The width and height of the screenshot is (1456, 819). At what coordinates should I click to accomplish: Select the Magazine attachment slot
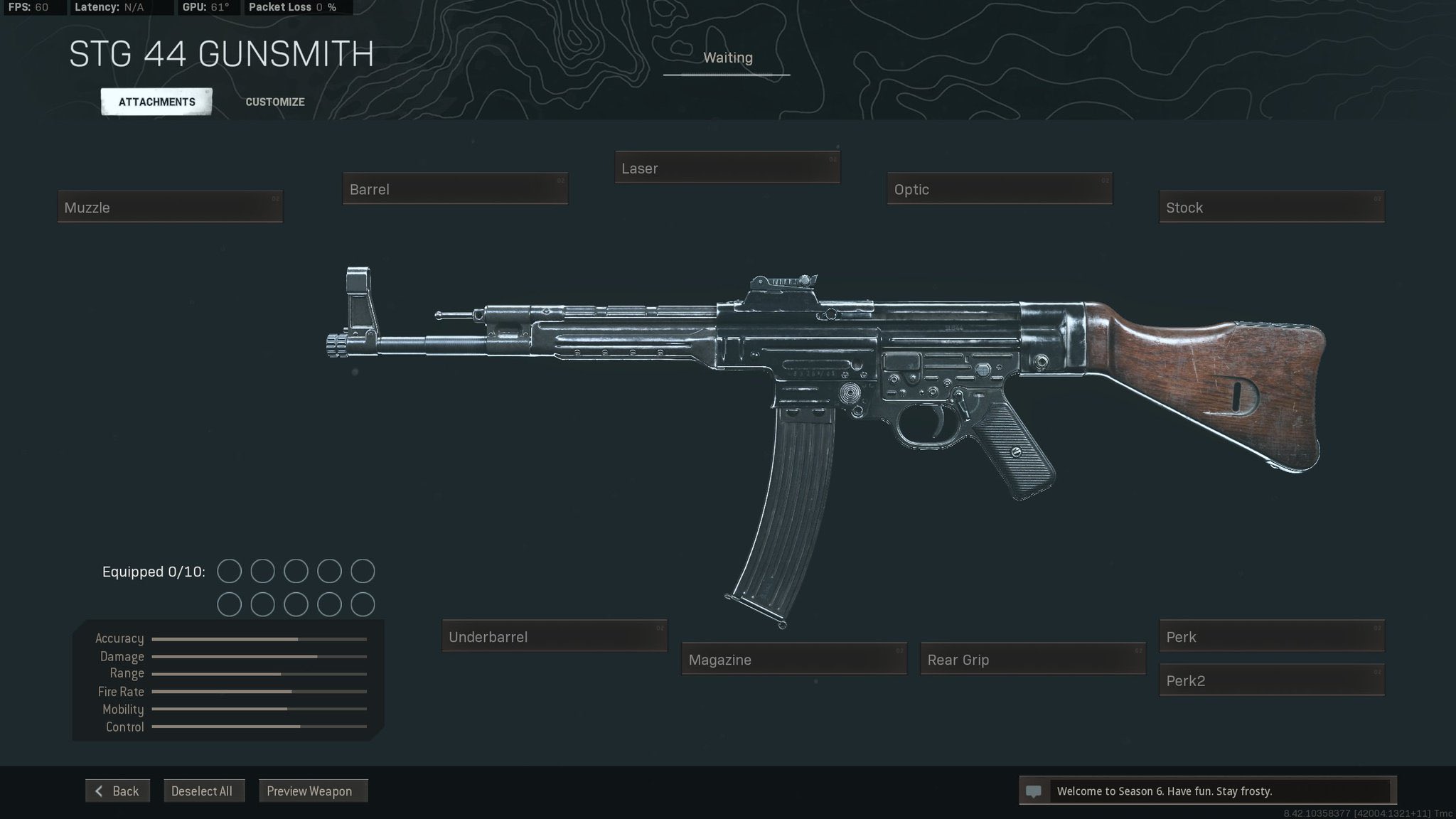(x=793, y=660)
